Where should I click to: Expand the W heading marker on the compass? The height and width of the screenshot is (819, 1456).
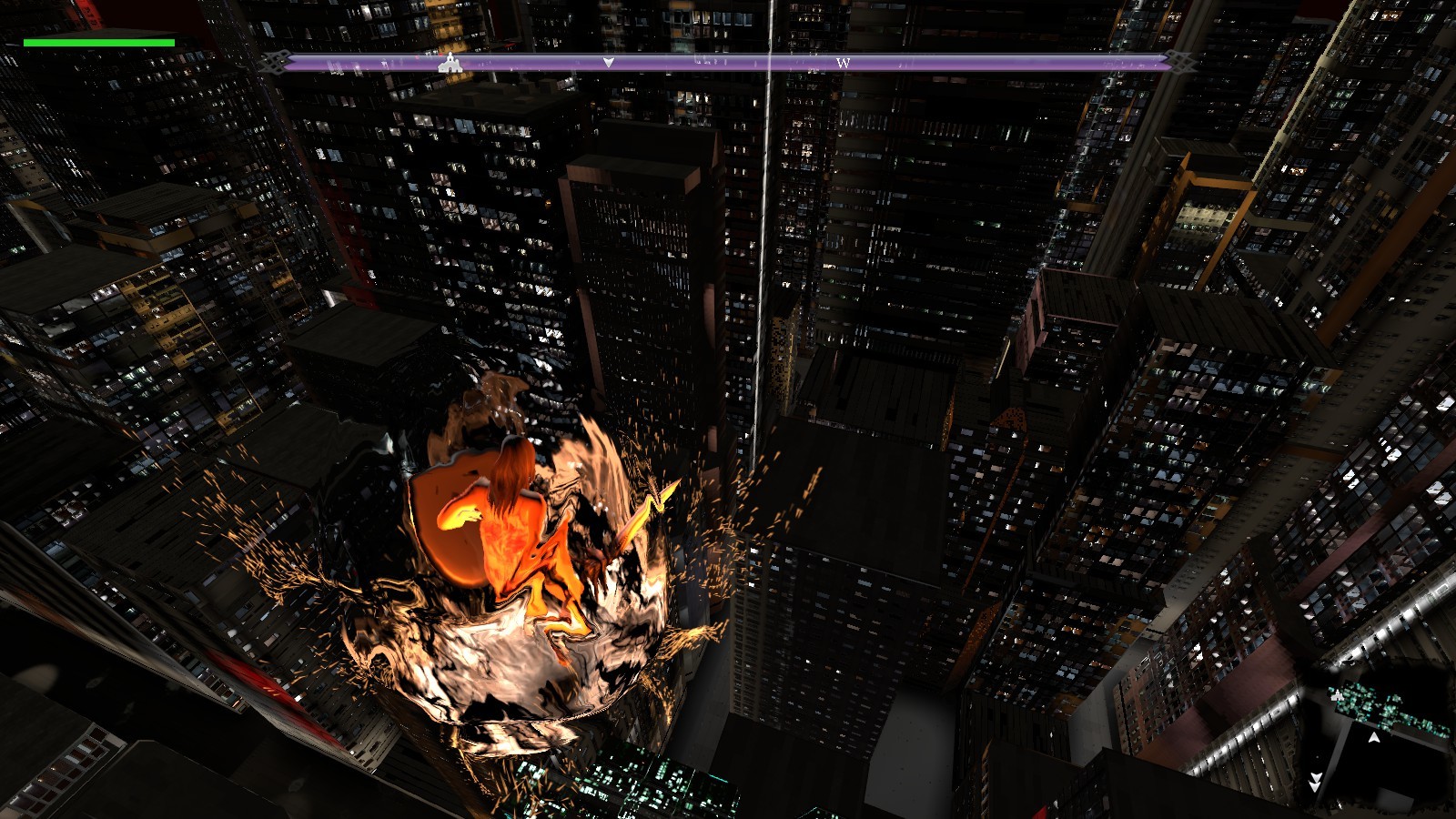(x=844, y=65)
